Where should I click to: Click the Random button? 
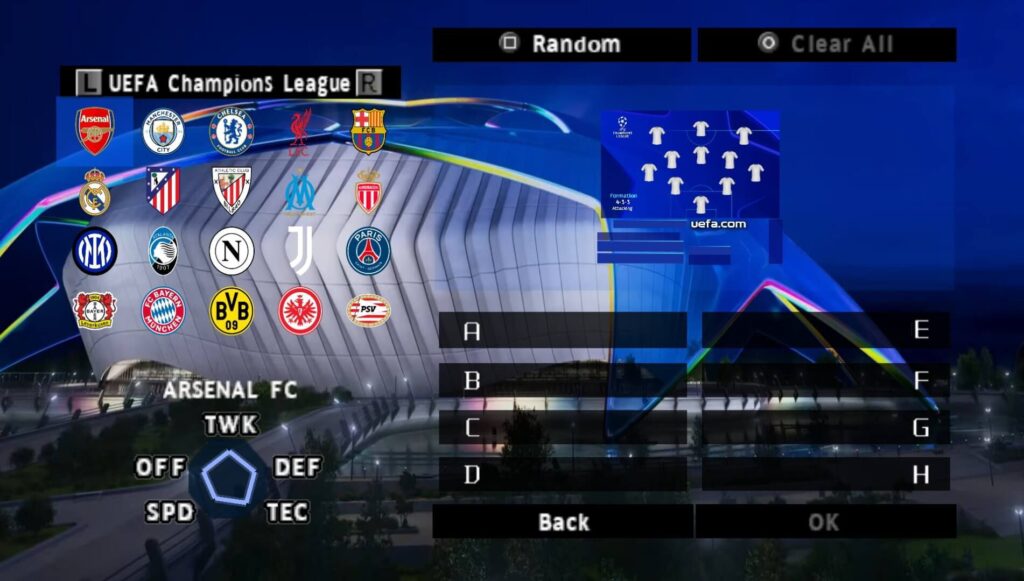coord(562,44)
